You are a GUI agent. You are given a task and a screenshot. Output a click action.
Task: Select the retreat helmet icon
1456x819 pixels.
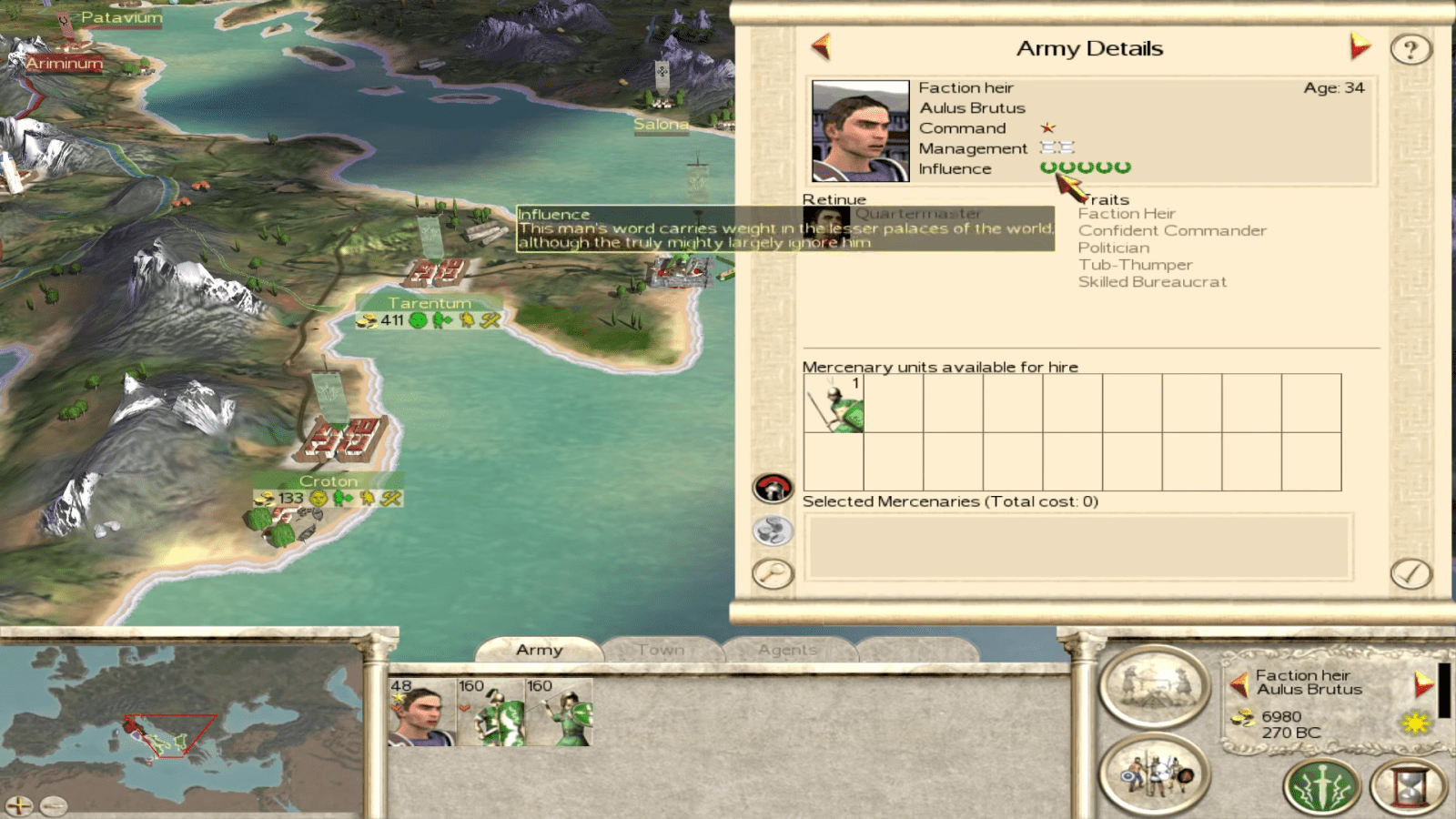coord(771,489)
